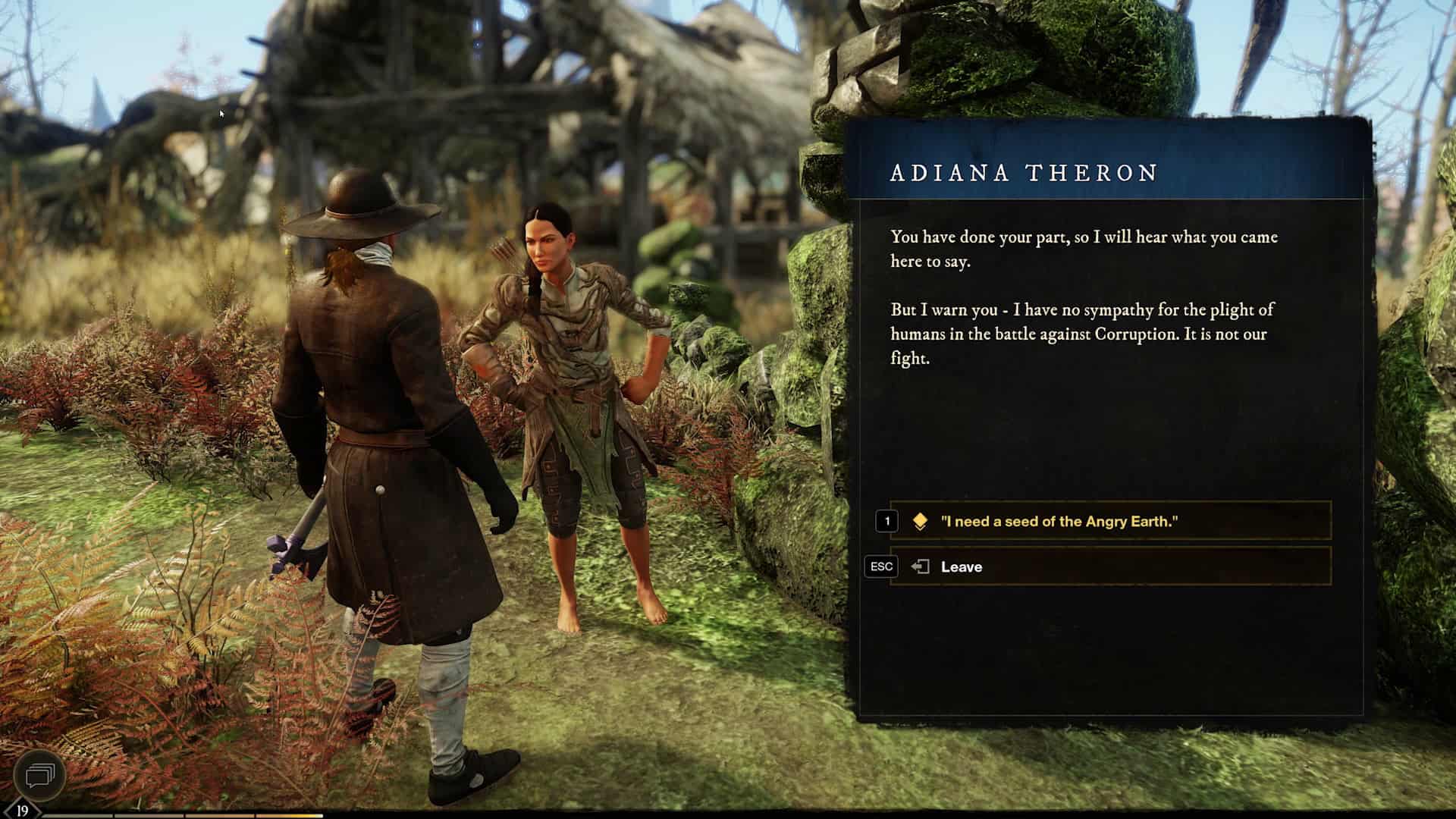Image resolution: width=1456 pixels, height=819 pixels.
Task: Click the exit-door icon next to Leave
Action: pyautogui.click(x=920, y=566)
